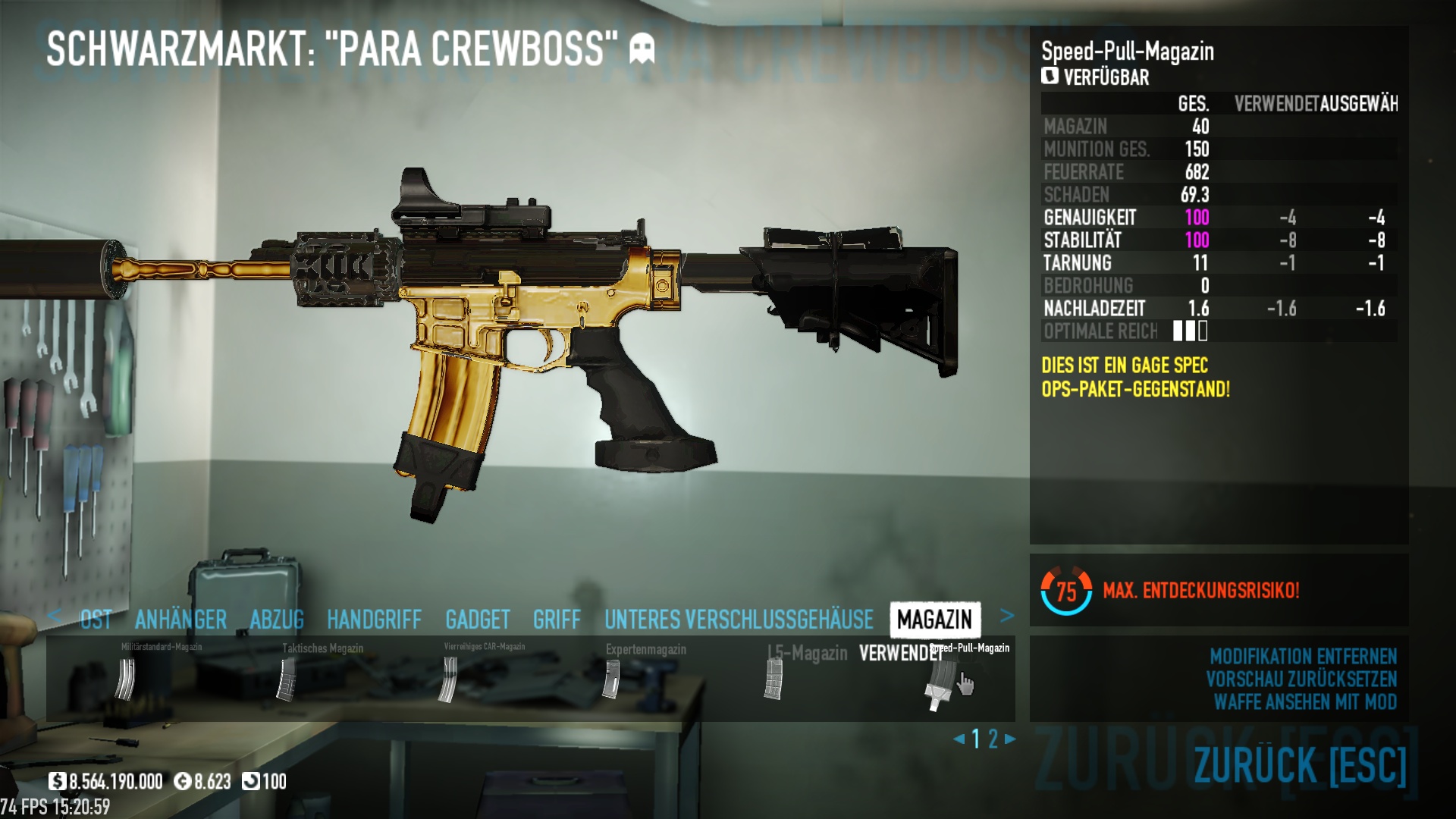Click Modifikation Entfernen

click(1303, 656)
